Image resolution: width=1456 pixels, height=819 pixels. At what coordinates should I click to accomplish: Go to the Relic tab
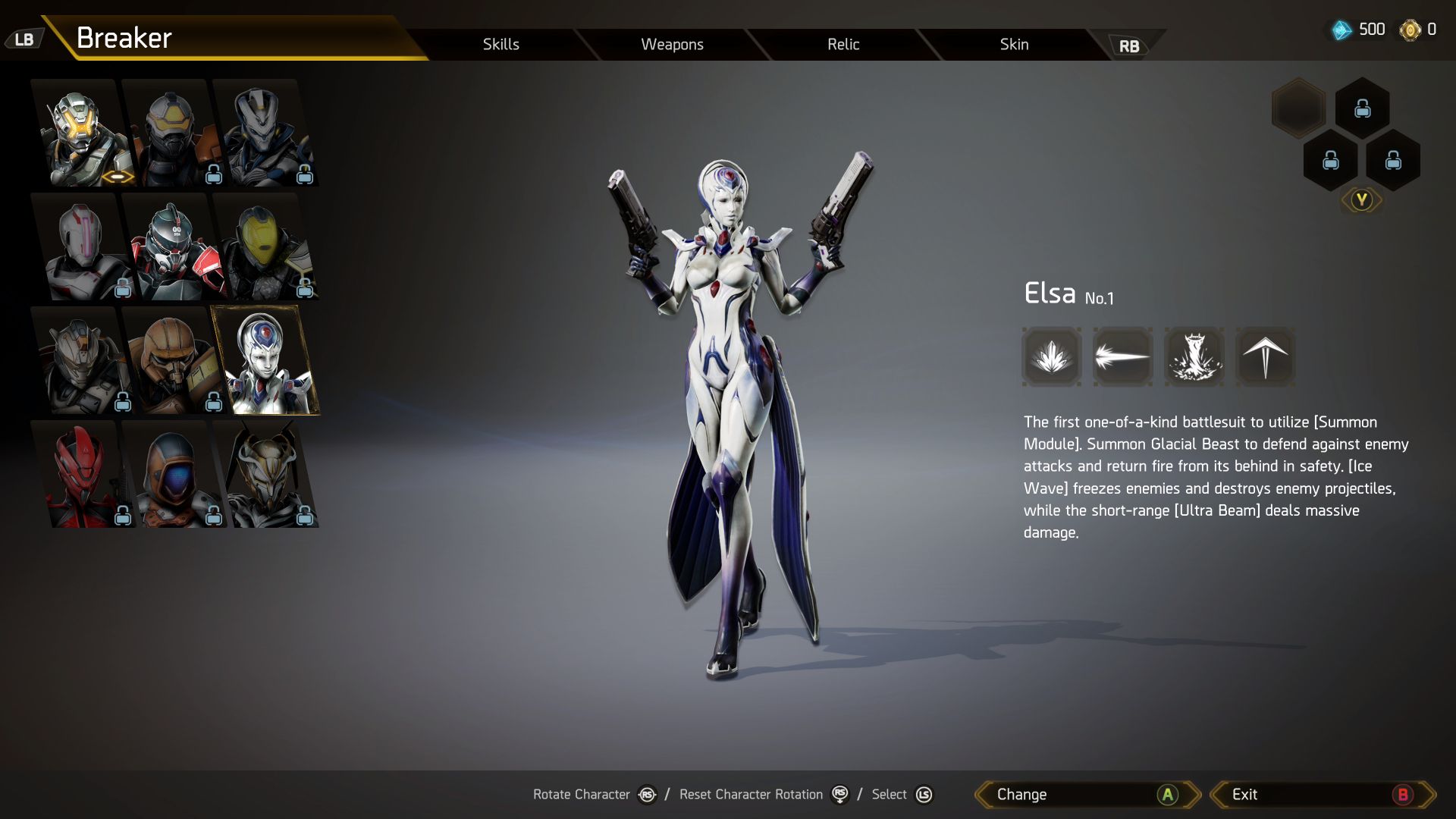click(843, 44)
